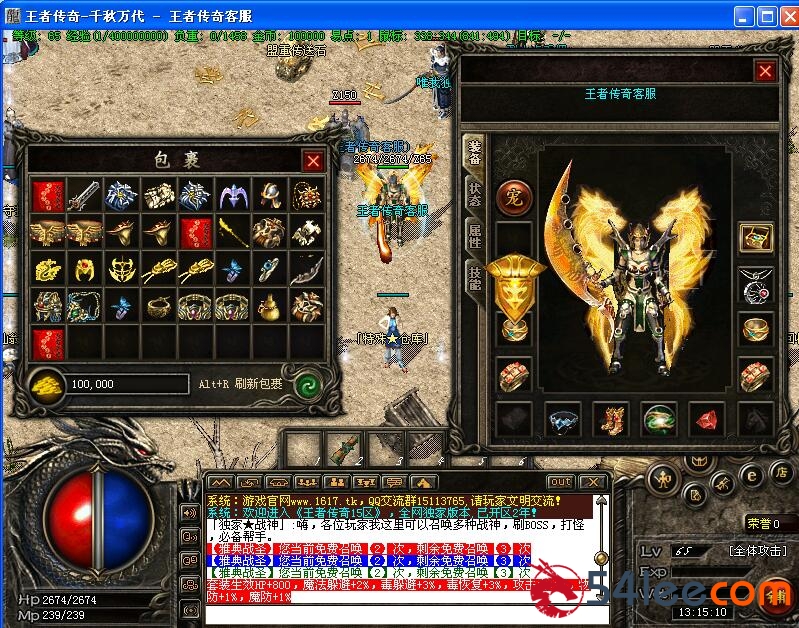Close the 包裹 inventory window
The width and height of the screenshot is (799, 628).
313,161
